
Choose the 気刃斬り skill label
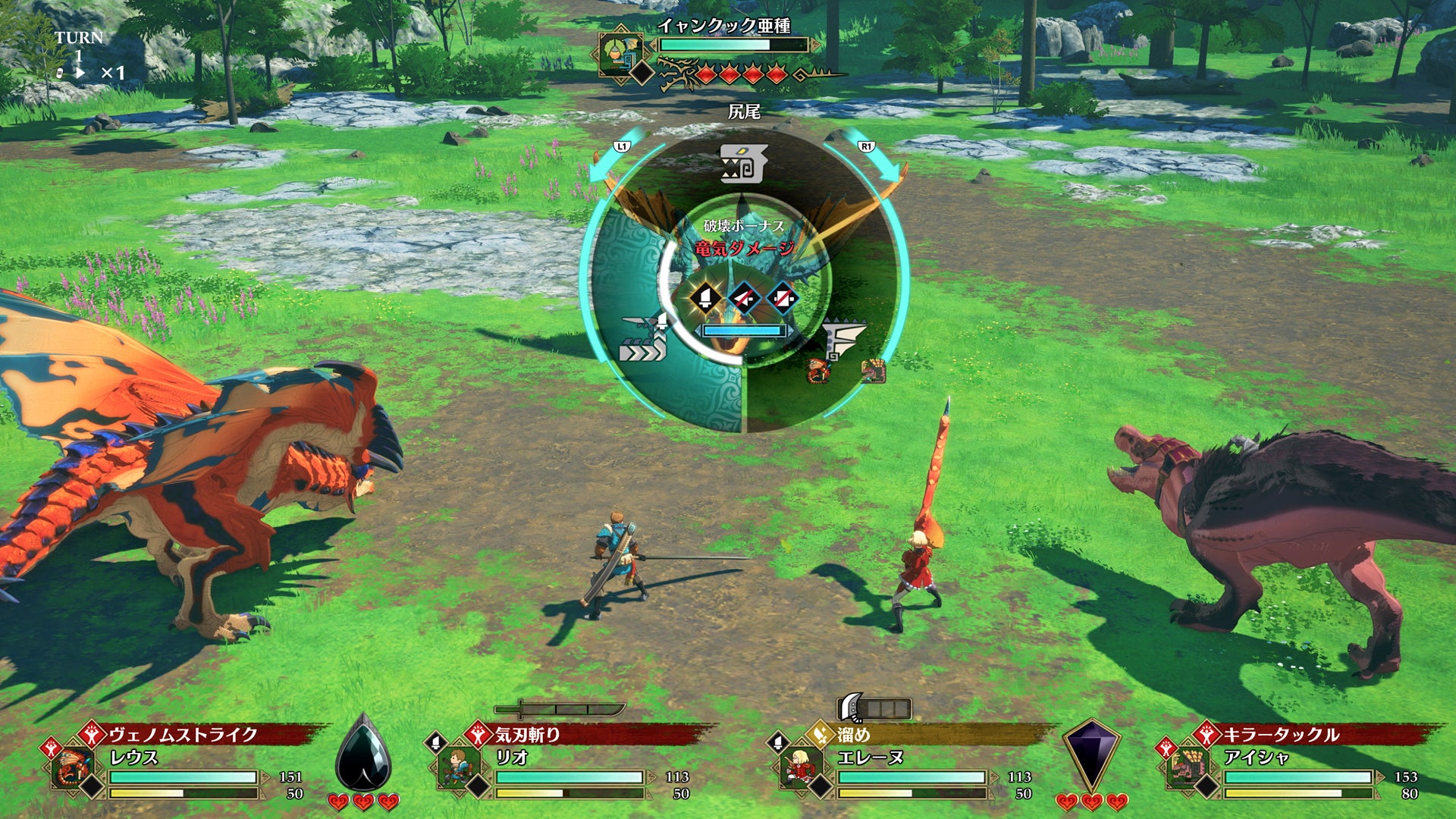click(528, 734)
